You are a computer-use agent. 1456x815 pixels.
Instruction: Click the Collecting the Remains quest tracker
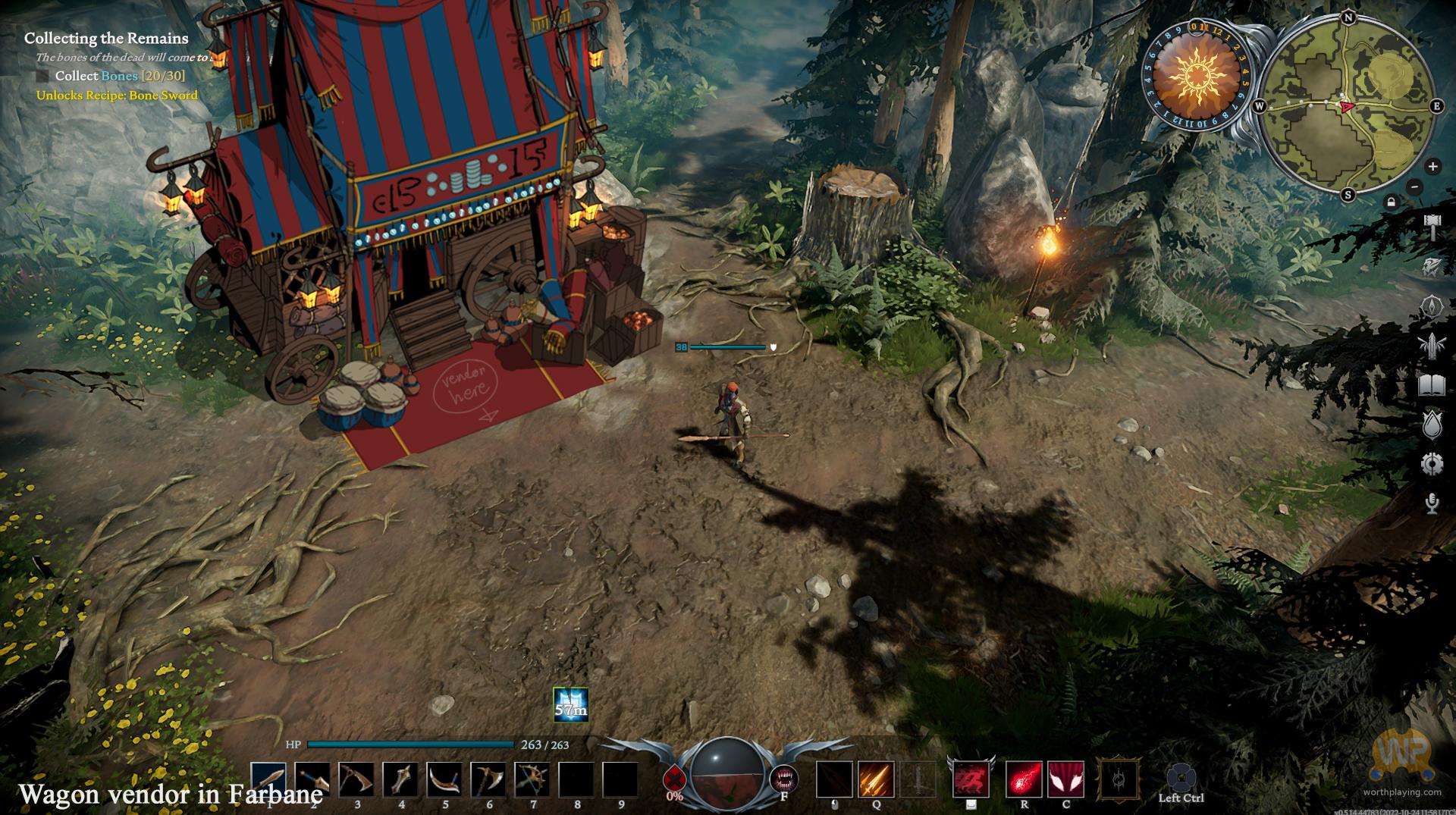(106, 38)
